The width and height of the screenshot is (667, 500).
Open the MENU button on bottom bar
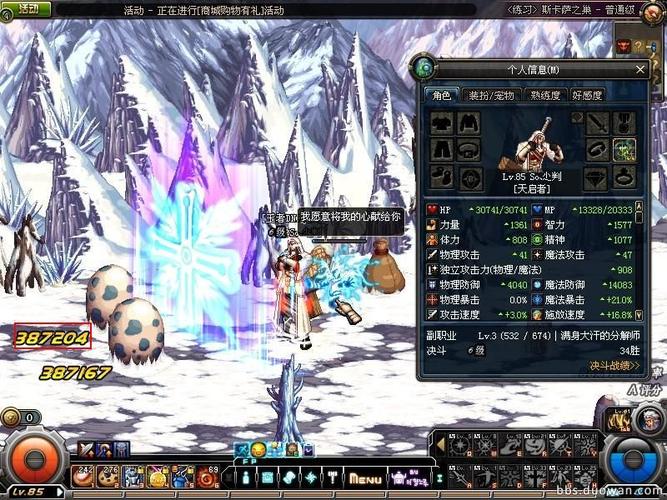[x=365, y=479]
